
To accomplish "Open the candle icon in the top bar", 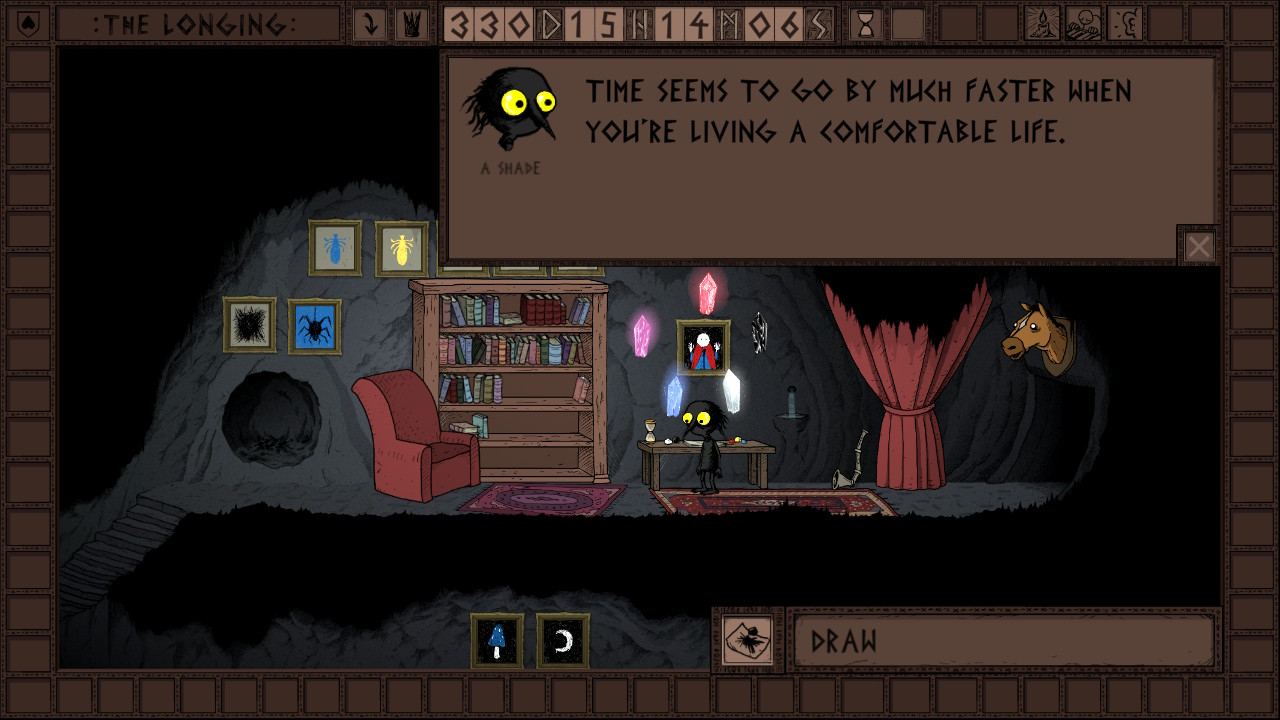I will [x=1043, y=25].
